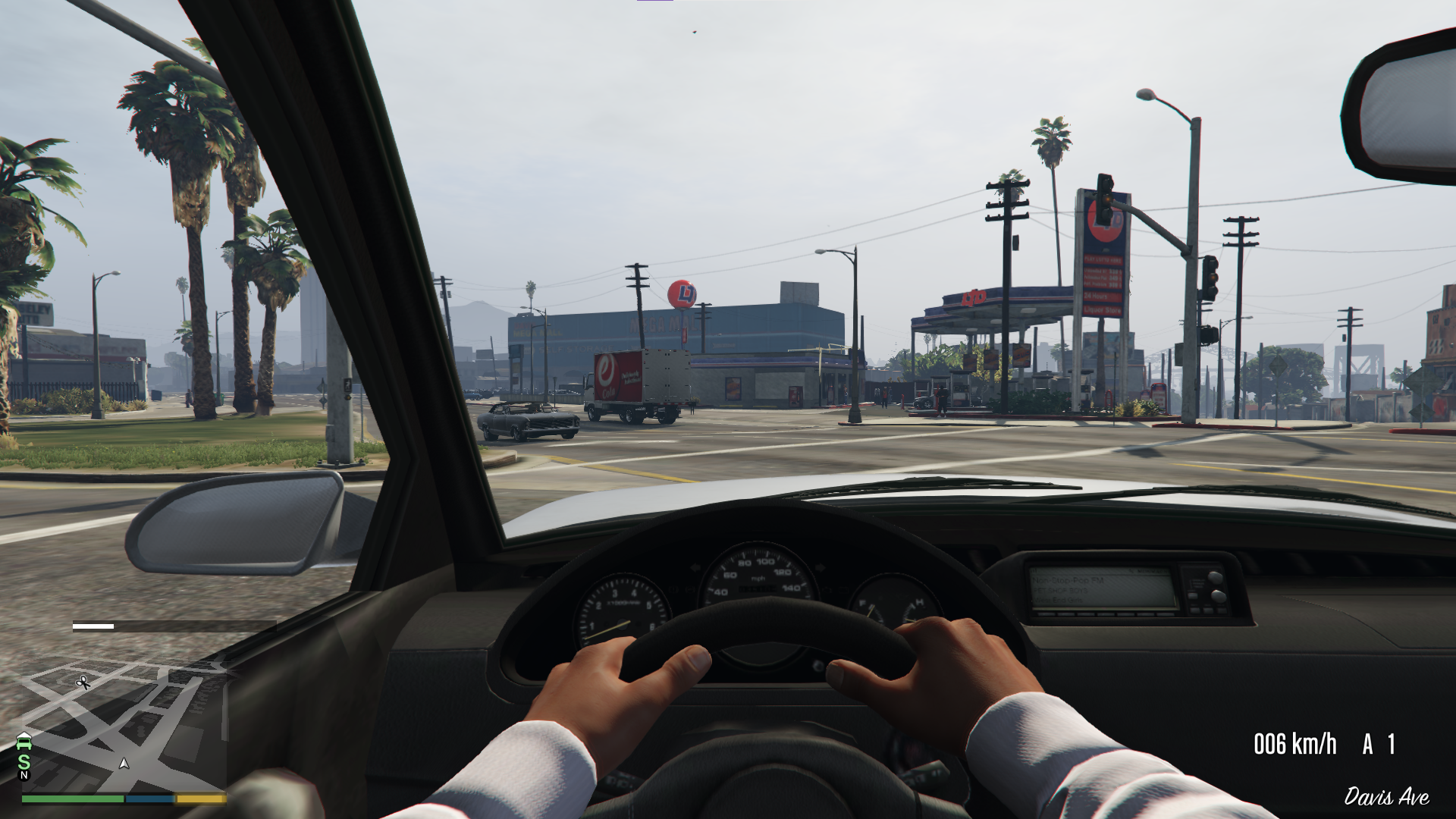Toggle the square button left of radio knobs

1191,595
